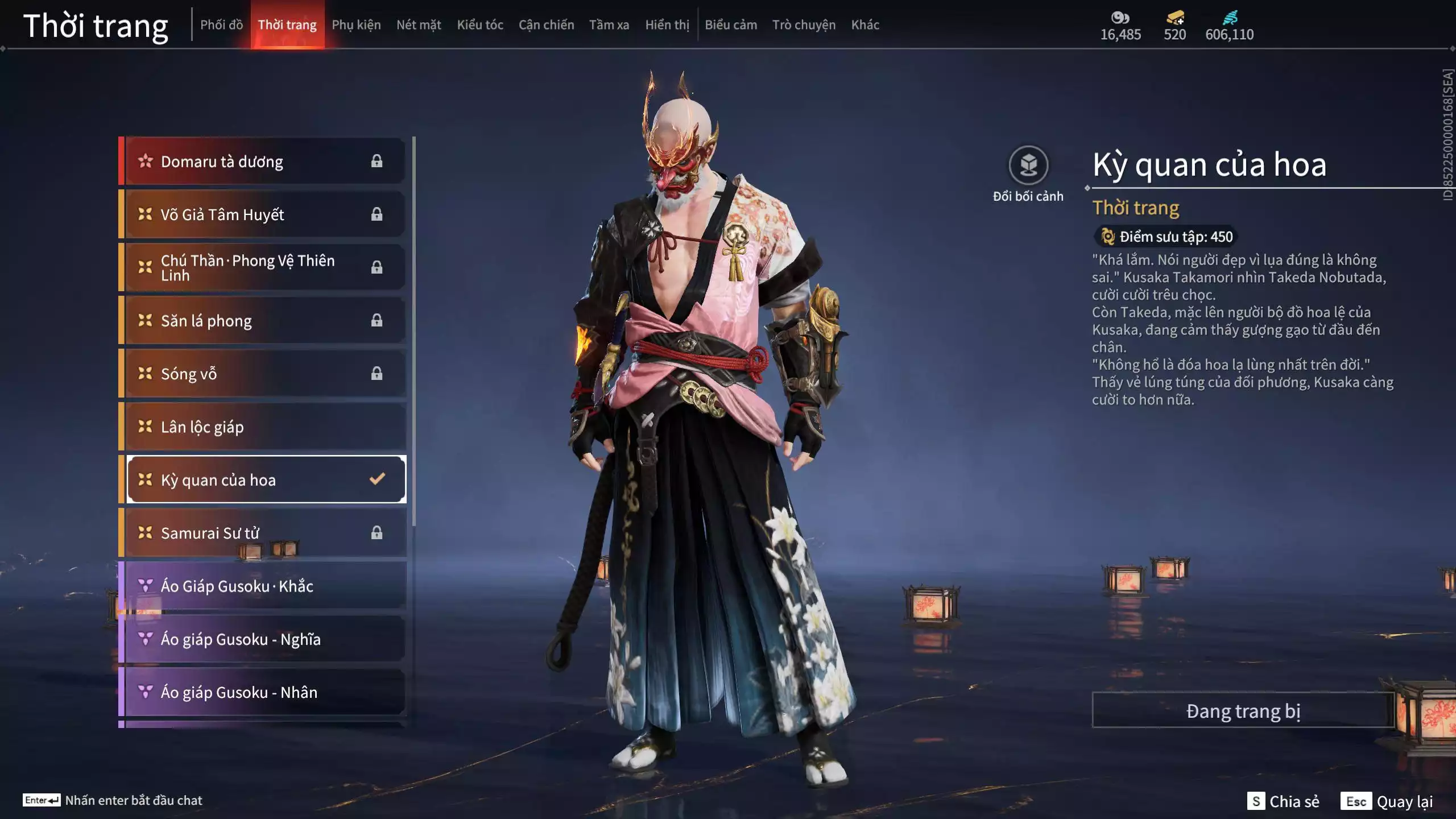This screenshot has height=819, width=1456.
Task: Switch to the Tầm xa tab
Action: [x=609, y=25]
